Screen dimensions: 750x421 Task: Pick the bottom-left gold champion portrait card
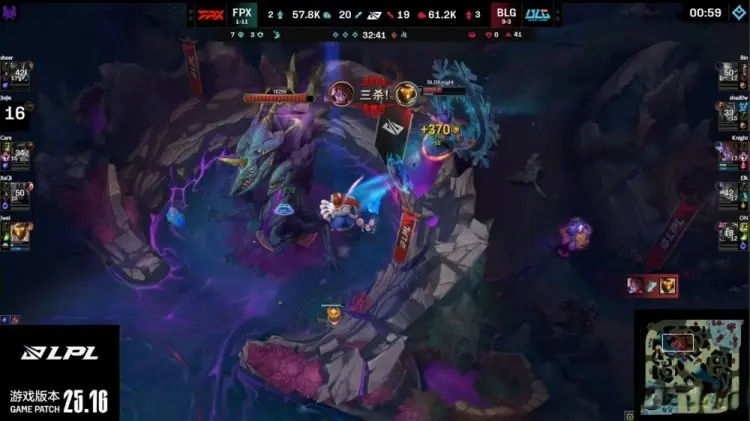coord(20,235)
